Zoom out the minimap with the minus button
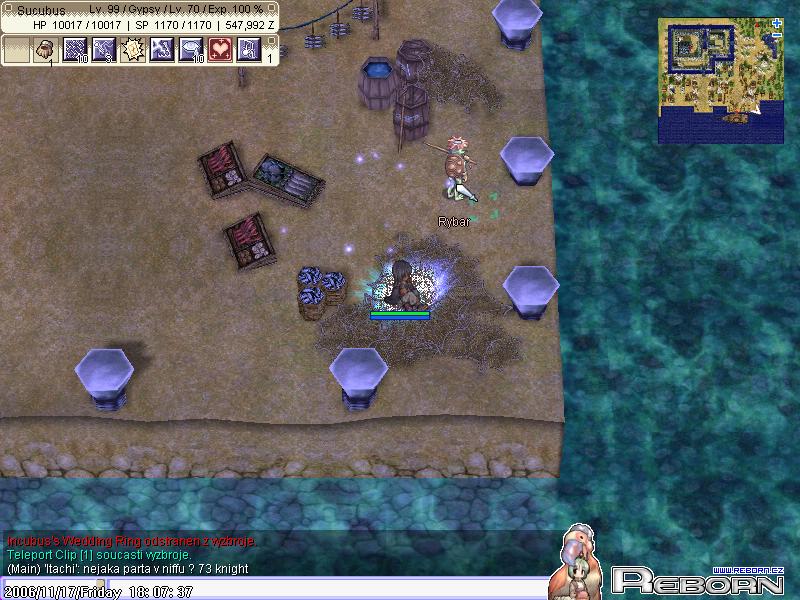Screen dimensions: 800x600 tap(777, 36)
